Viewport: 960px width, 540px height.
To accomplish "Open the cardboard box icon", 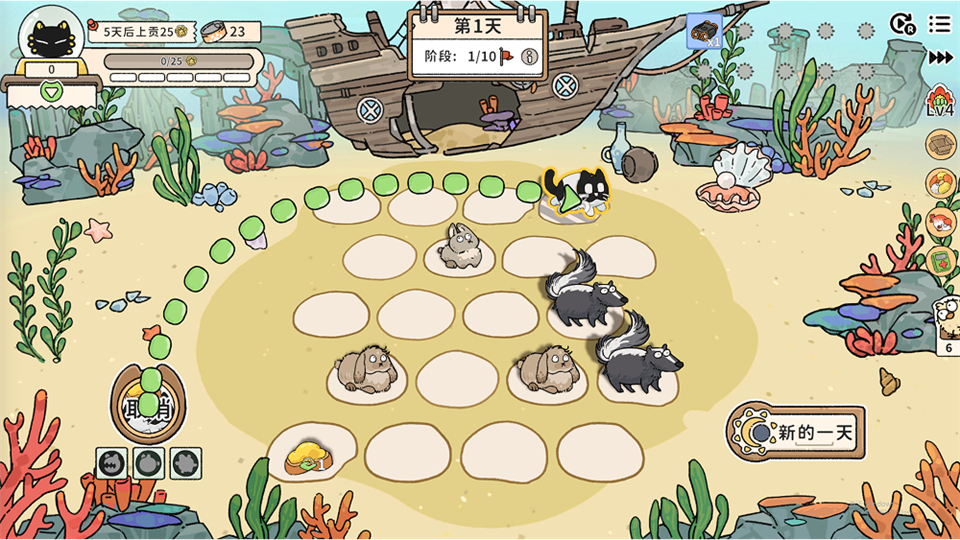I will (x=940, y=145).
